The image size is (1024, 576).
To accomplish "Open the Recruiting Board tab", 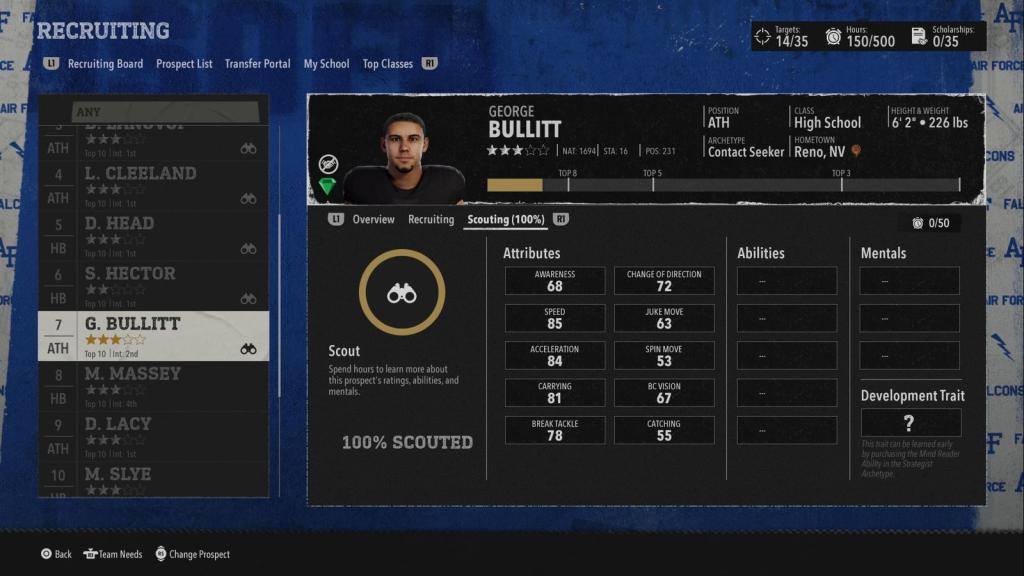I will [x=105, y=64].
